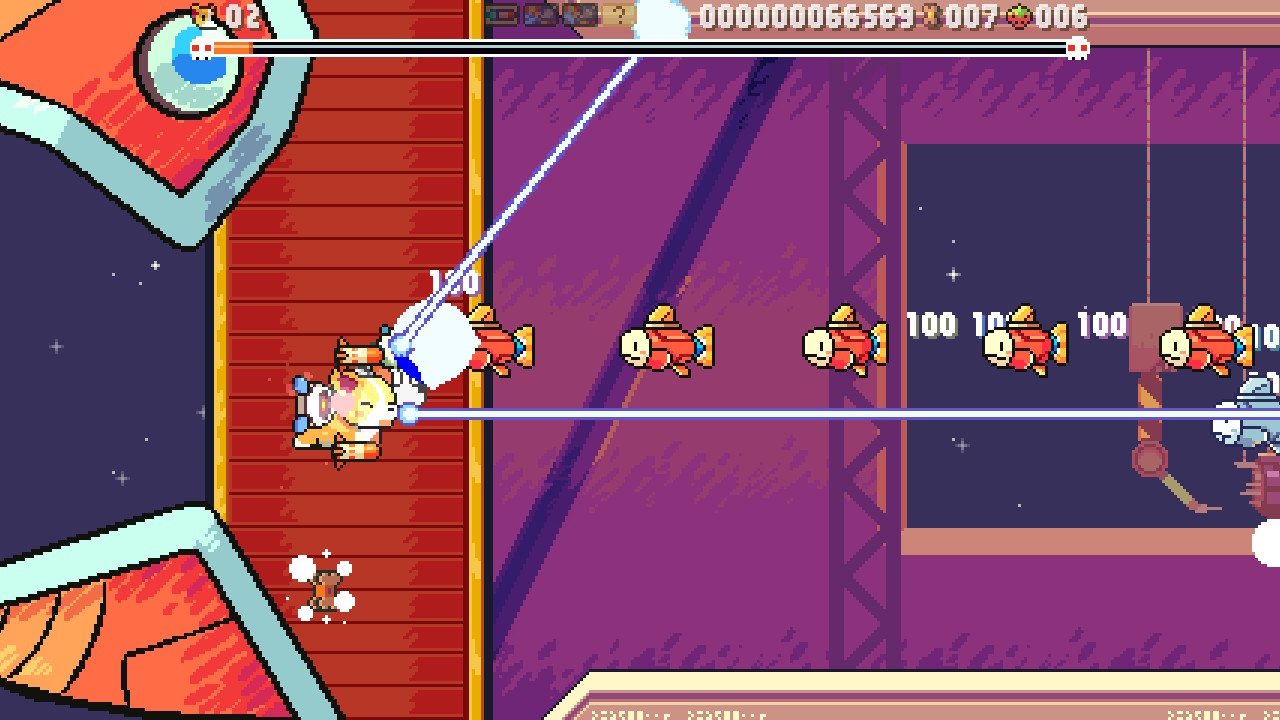Click the skull icon on the left health bar end
1280x720 pixels.
point(201,46)
